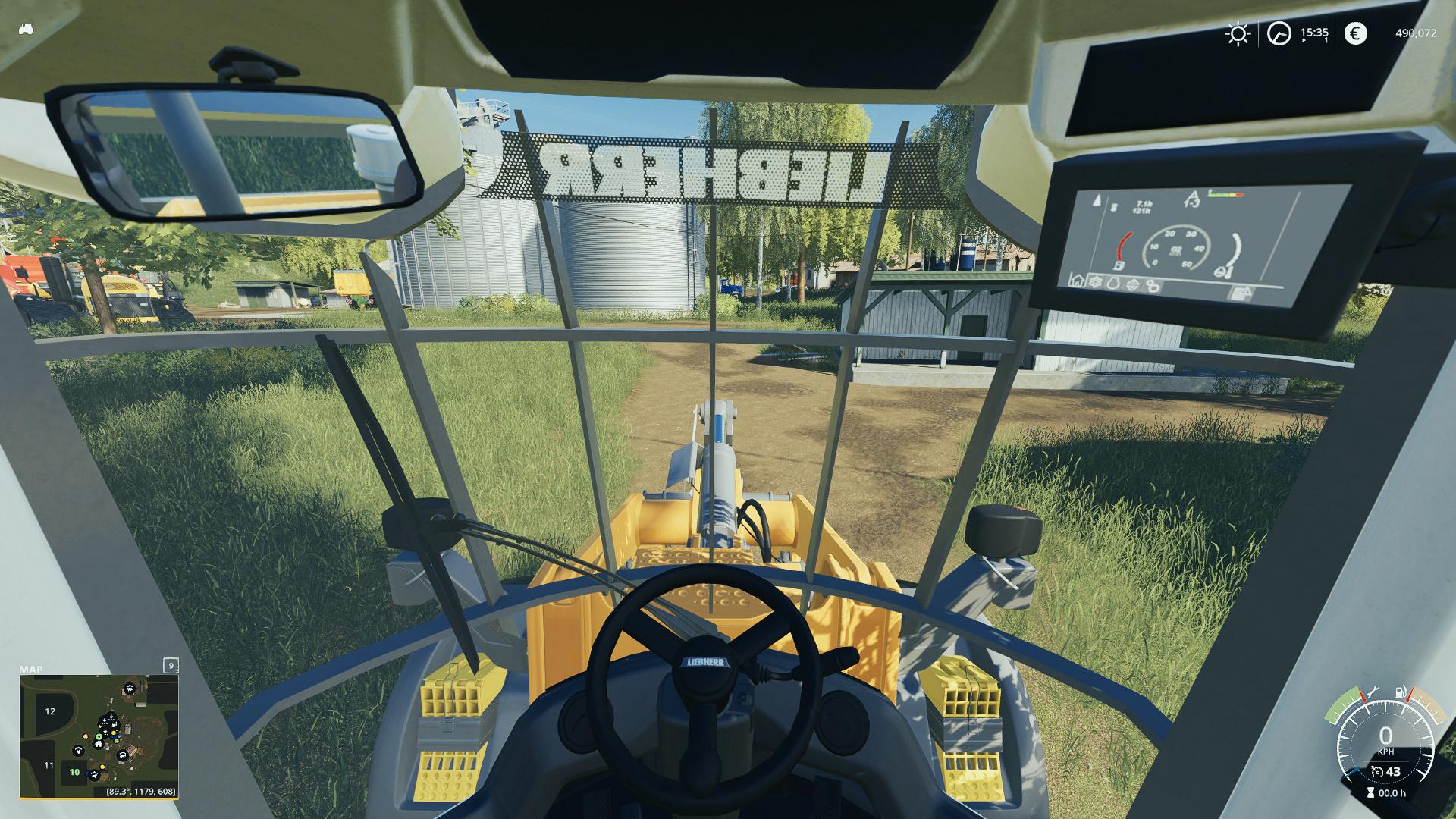Pick the green field 10 label on minimap

pos(74,773)
